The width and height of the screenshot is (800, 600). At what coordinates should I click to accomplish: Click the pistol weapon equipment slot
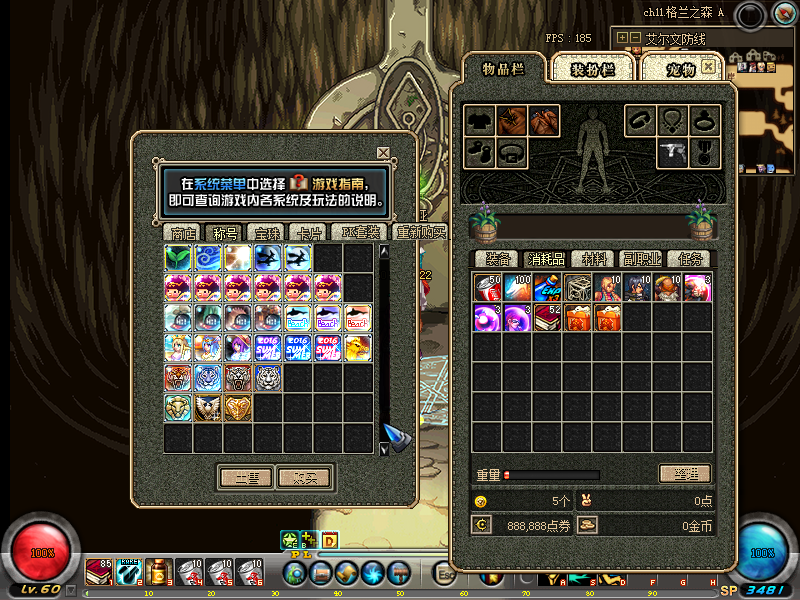point(672,153)
